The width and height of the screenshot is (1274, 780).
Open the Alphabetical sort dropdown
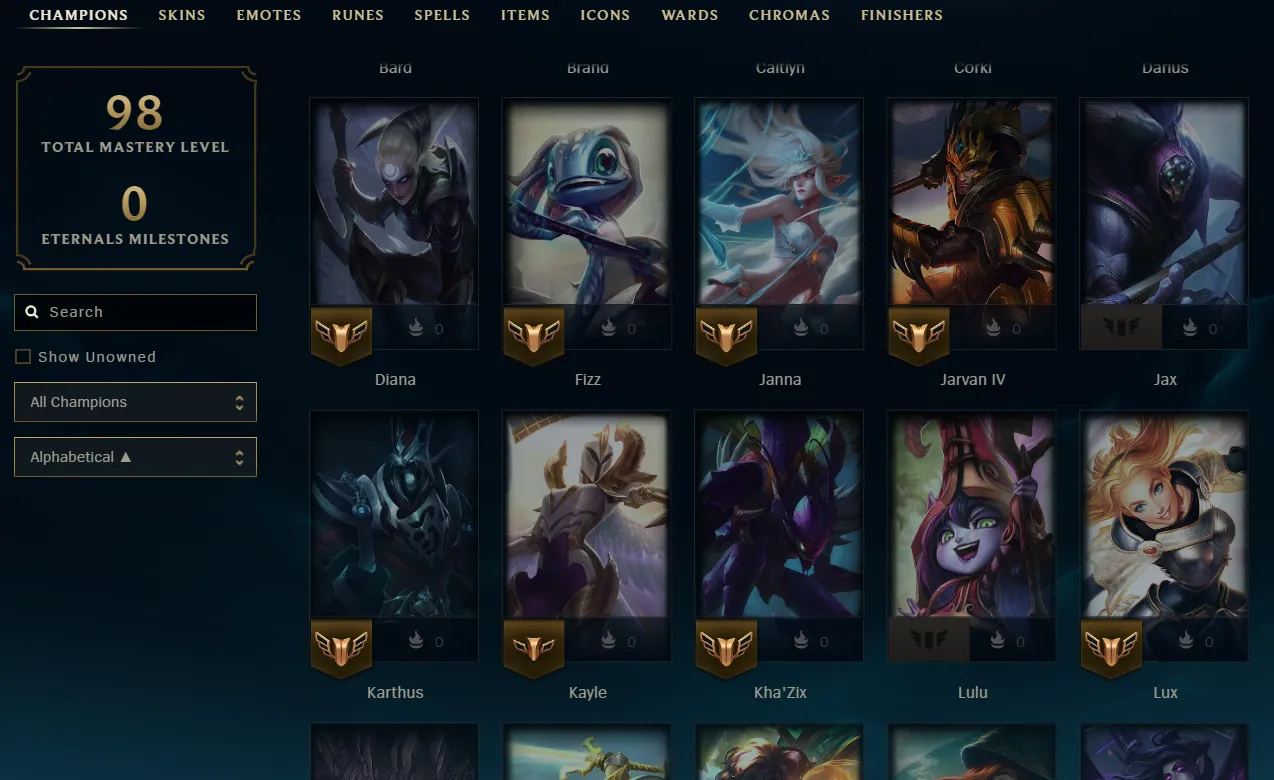click(x=135, y=457)
